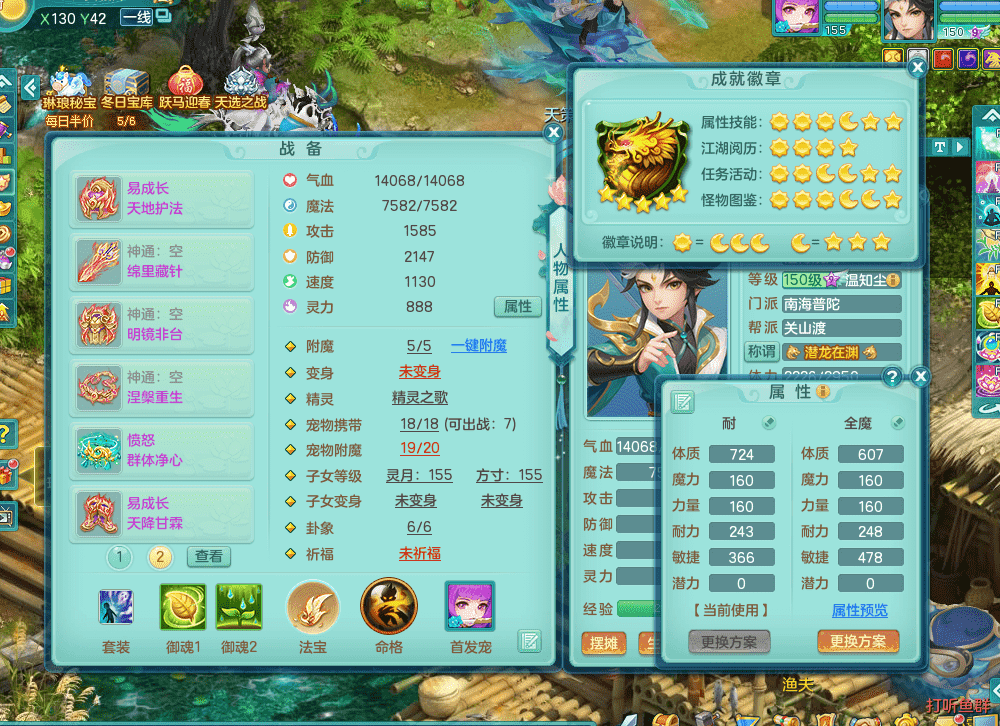The height and width of the screenshot is (726, 1000).
Task: Open the 法宝 icon
Action: tap(312, 608)
